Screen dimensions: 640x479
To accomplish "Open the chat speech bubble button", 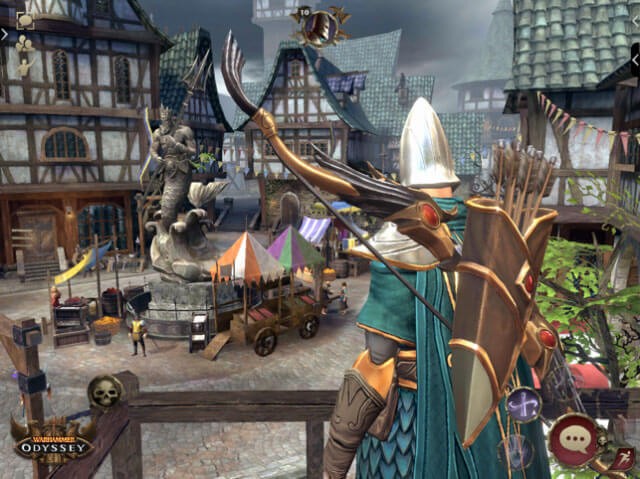I will click(x=574, y=438).
